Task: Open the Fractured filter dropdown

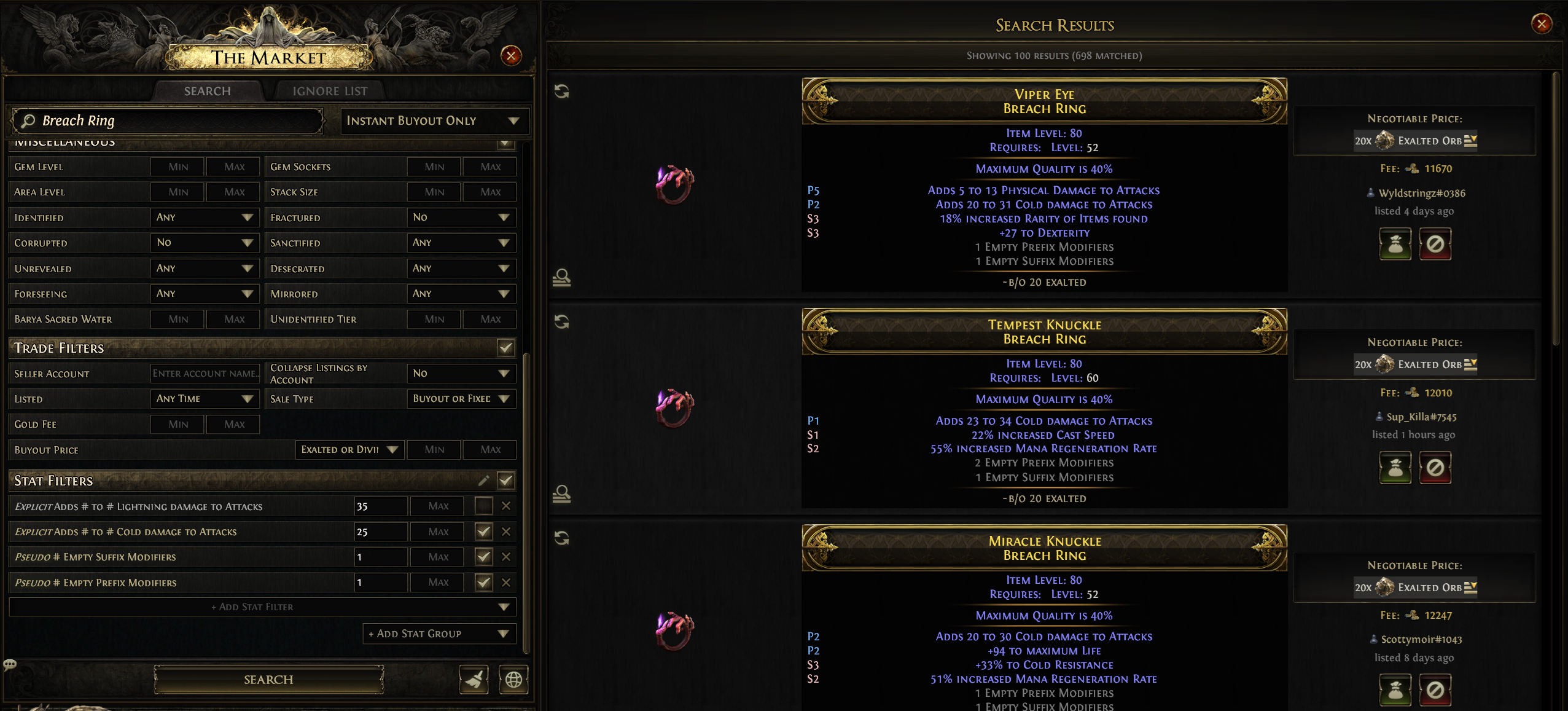Action: click(x=461, y=218)
